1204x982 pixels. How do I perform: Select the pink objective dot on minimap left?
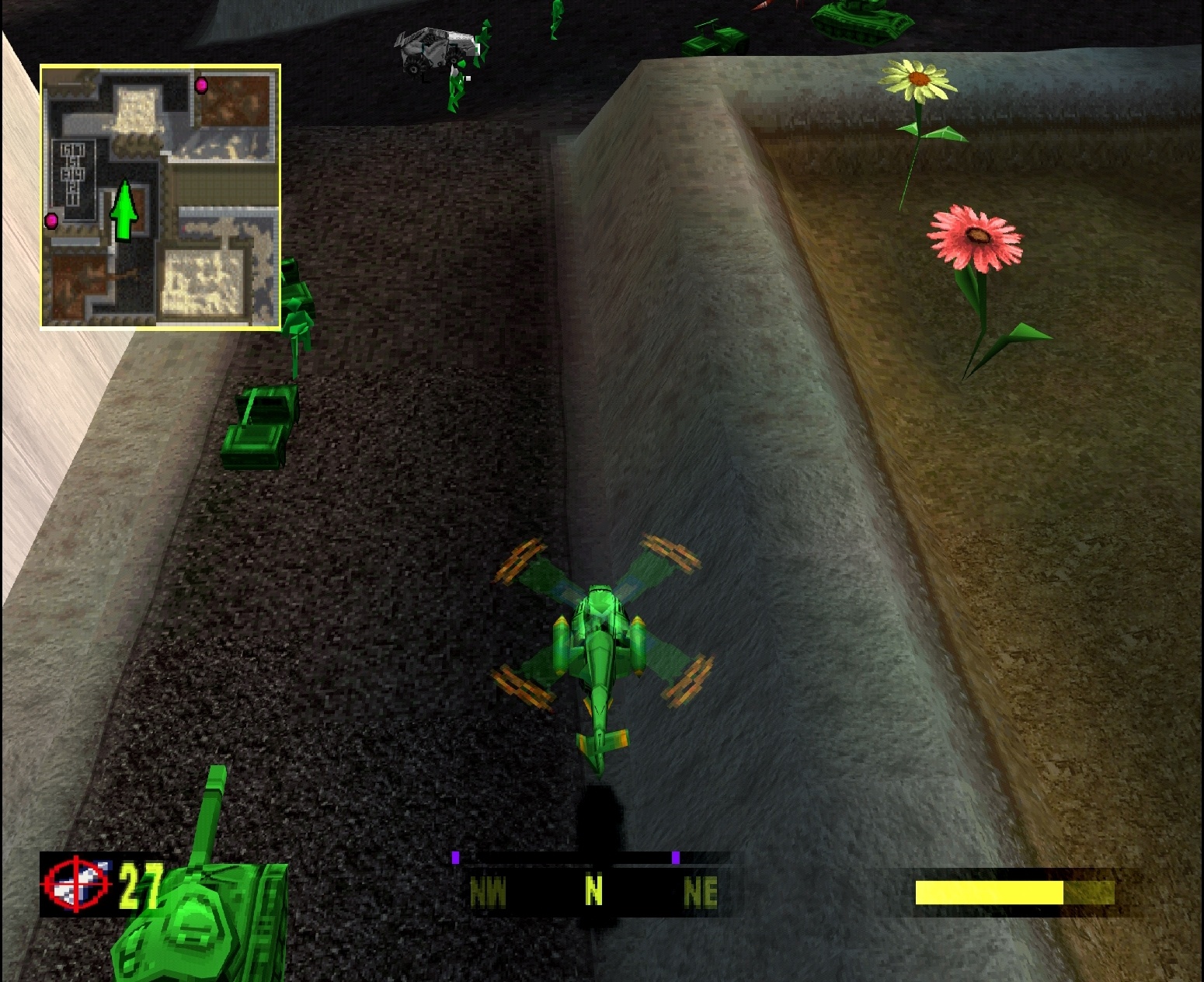click(50, 220)
